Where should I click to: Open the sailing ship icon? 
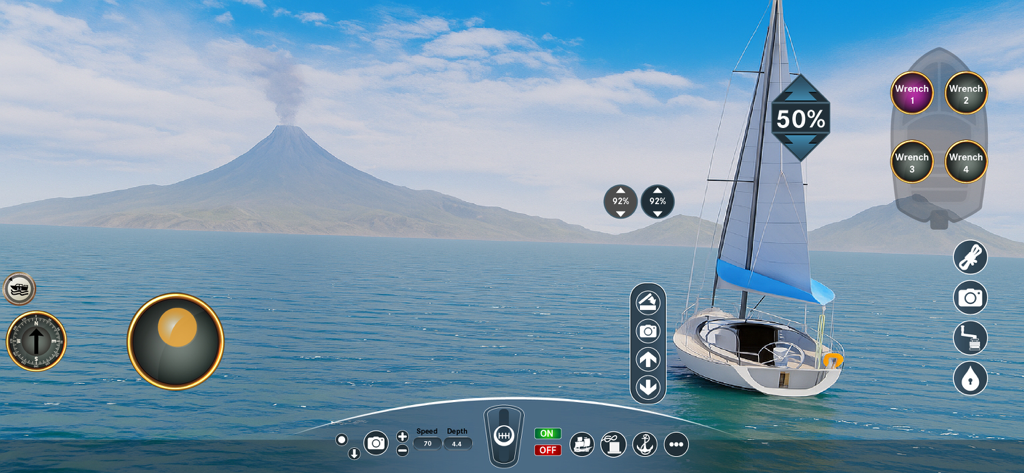(581, 444)
